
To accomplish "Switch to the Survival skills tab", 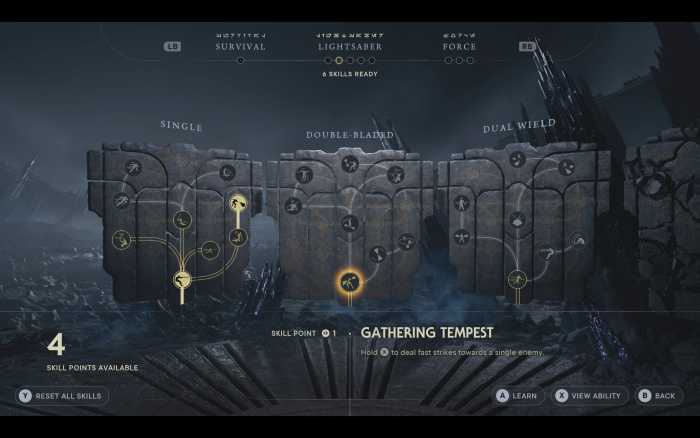I will click(240, 46).
